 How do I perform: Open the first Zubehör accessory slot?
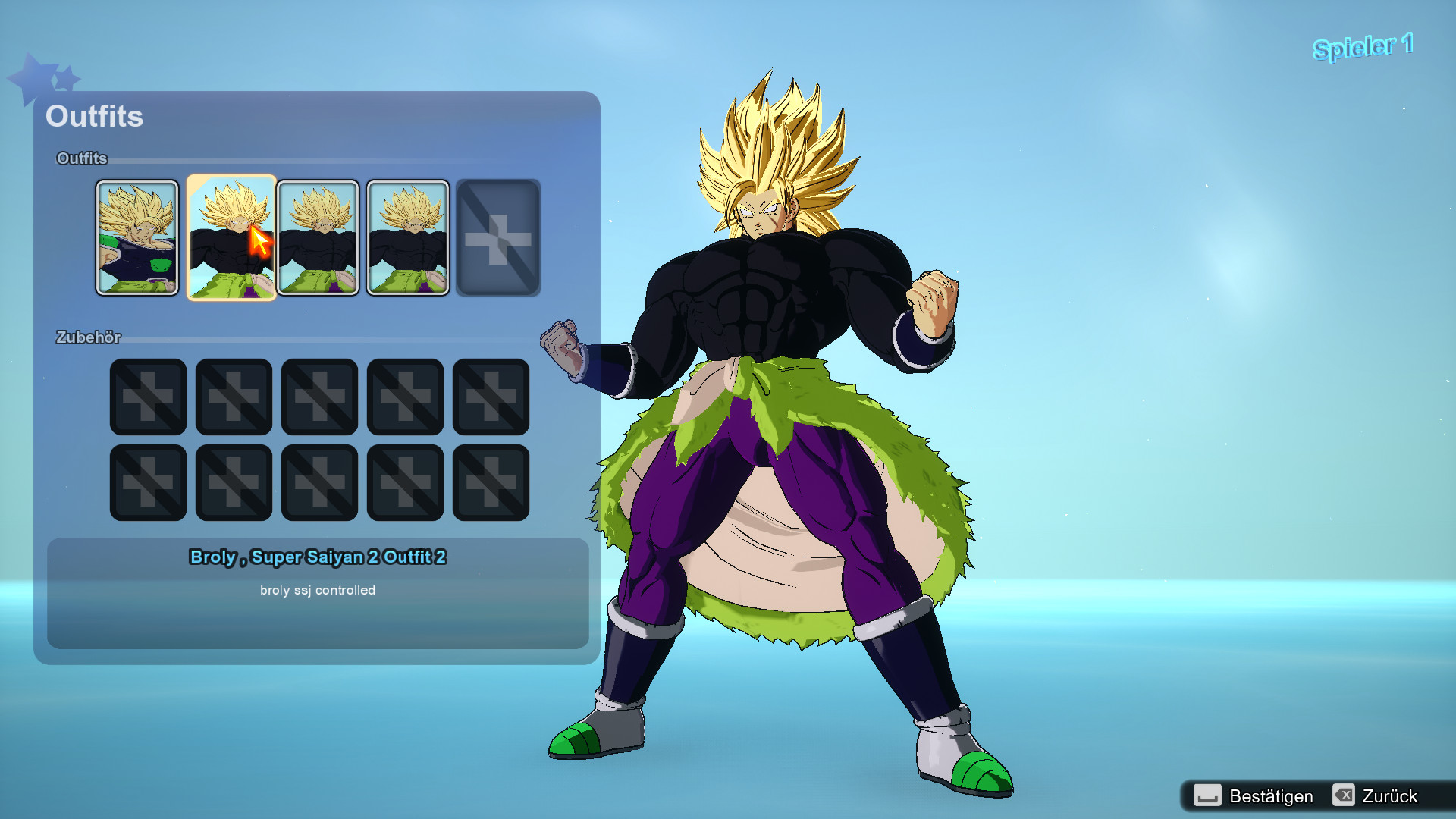pos(147,397)
